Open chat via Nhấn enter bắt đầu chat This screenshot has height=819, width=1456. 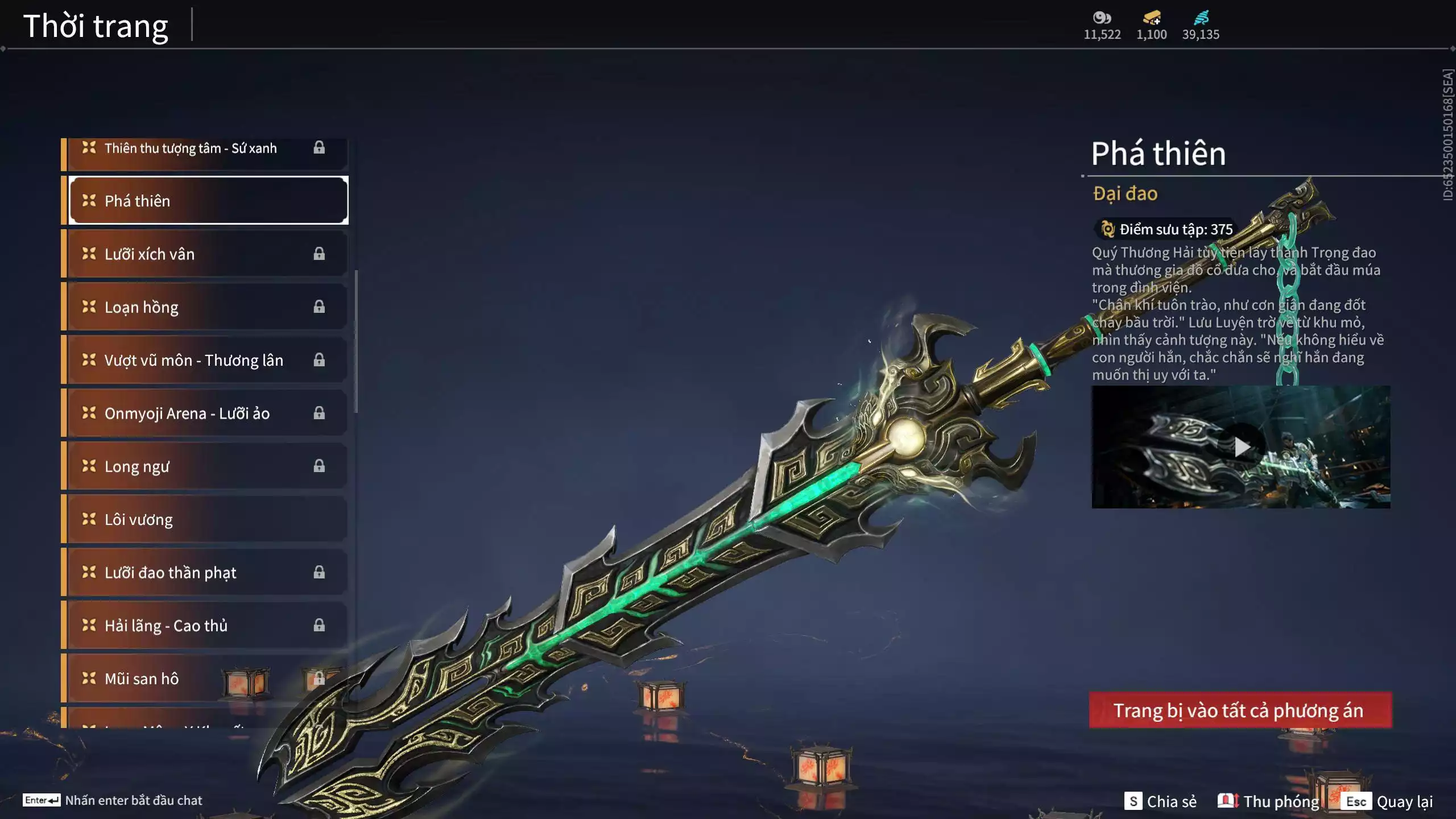click(113, 800)
